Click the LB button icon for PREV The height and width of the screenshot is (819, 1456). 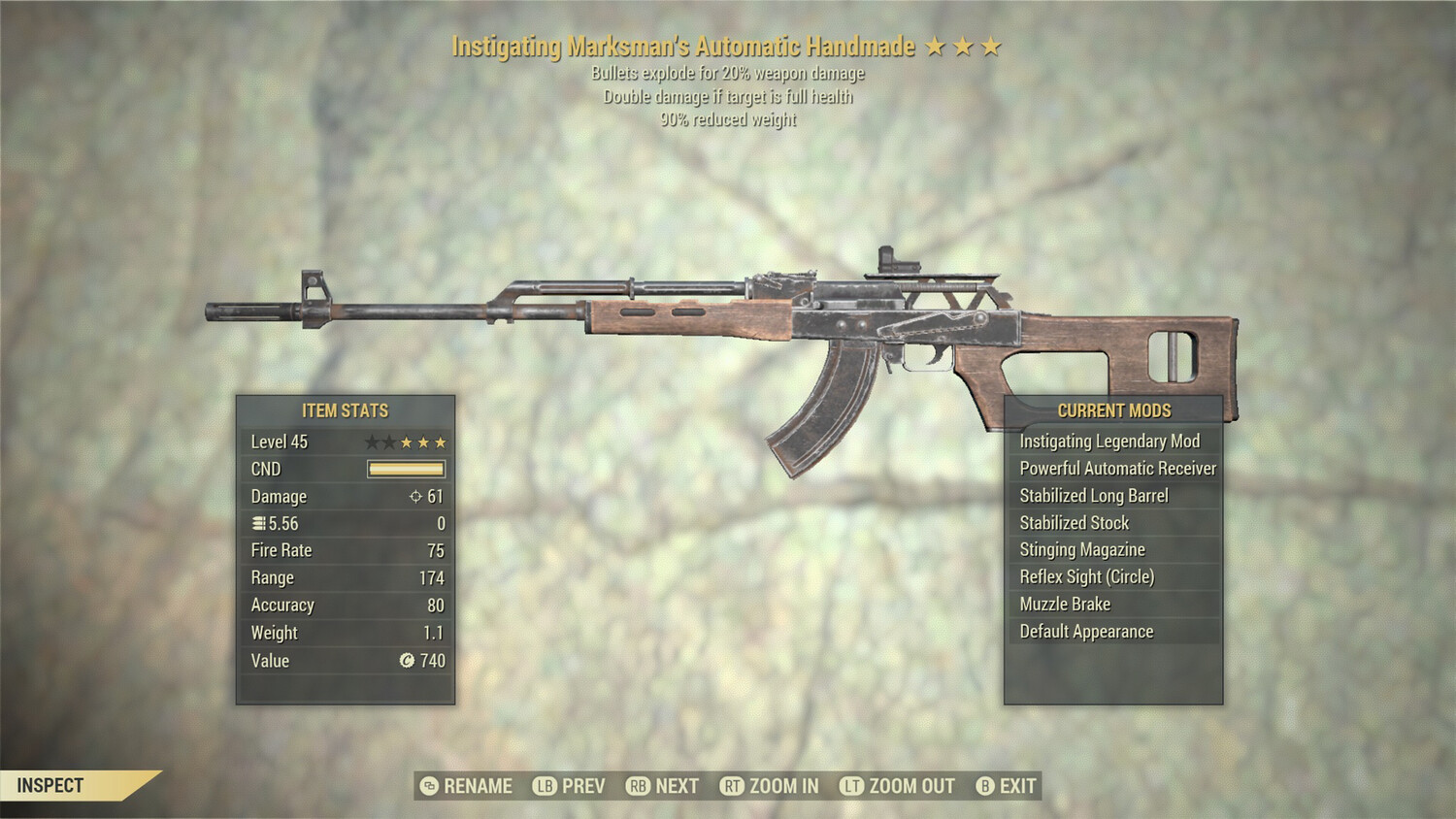point(545,786)
